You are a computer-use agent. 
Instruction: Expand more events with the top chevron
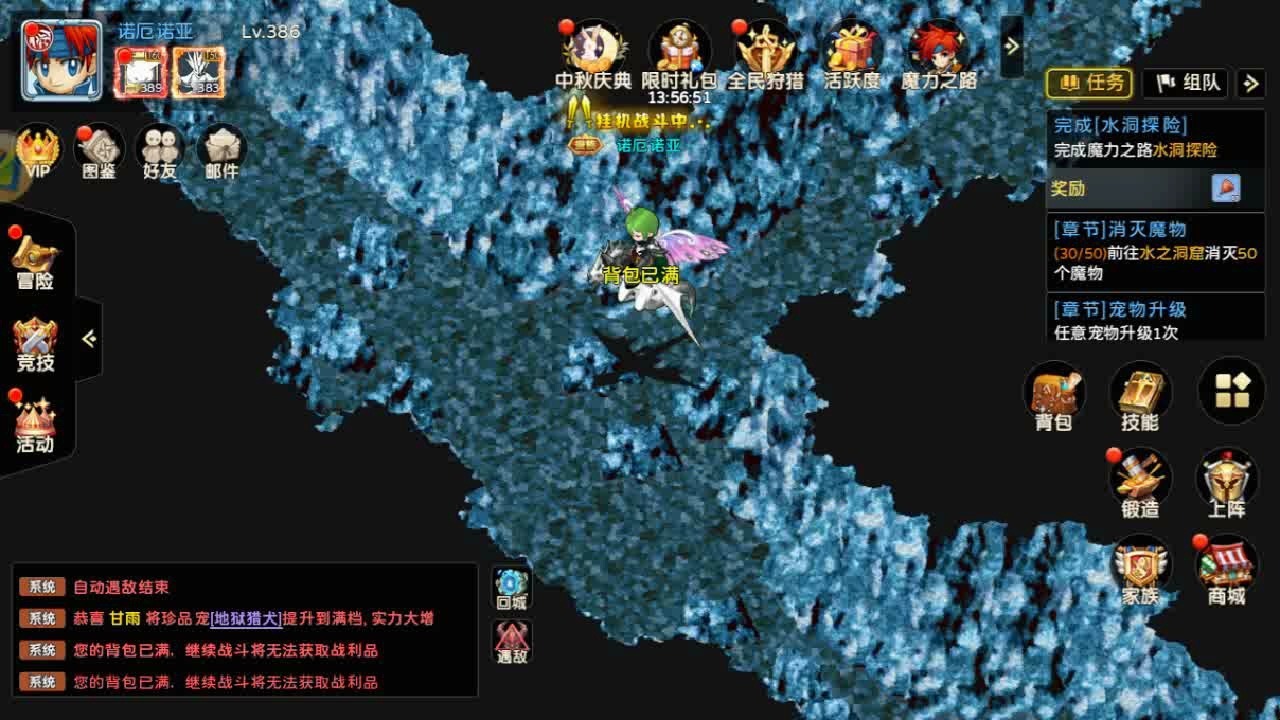pos(1012,44)
